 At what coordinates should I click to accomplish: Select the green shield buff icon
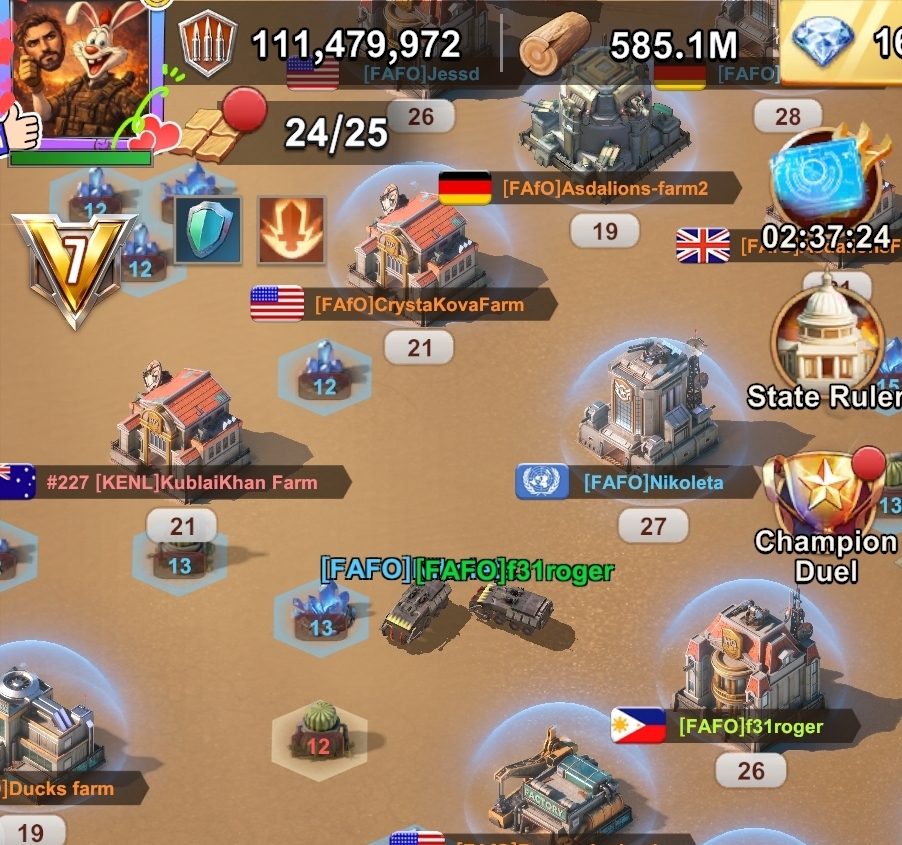pyautogui.click(x=208, y=230)
